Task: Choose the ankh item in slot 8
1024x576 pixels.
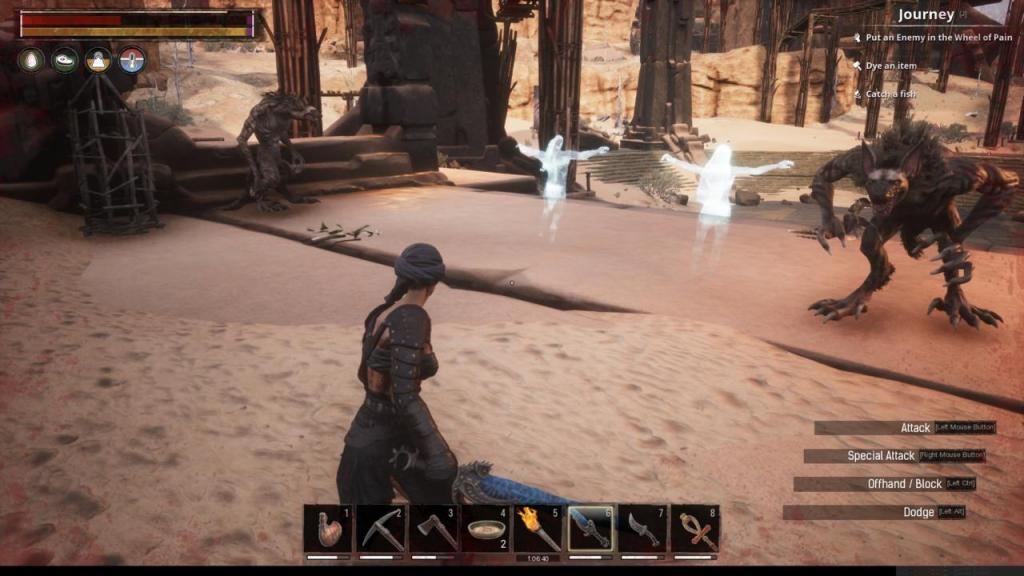Action: point(695,529)
